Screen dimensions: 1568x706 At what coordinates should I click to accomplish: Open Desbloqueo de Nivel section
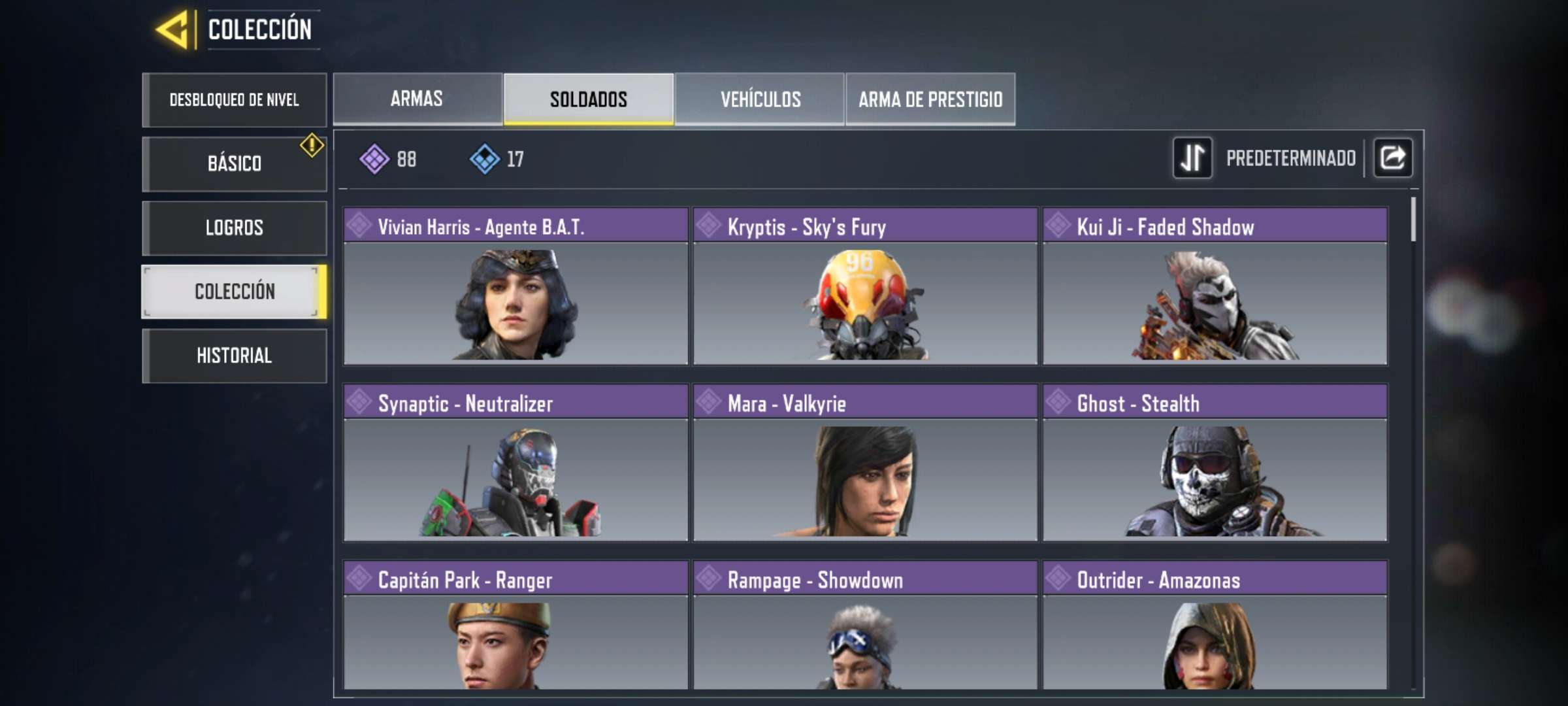[234, 100]
